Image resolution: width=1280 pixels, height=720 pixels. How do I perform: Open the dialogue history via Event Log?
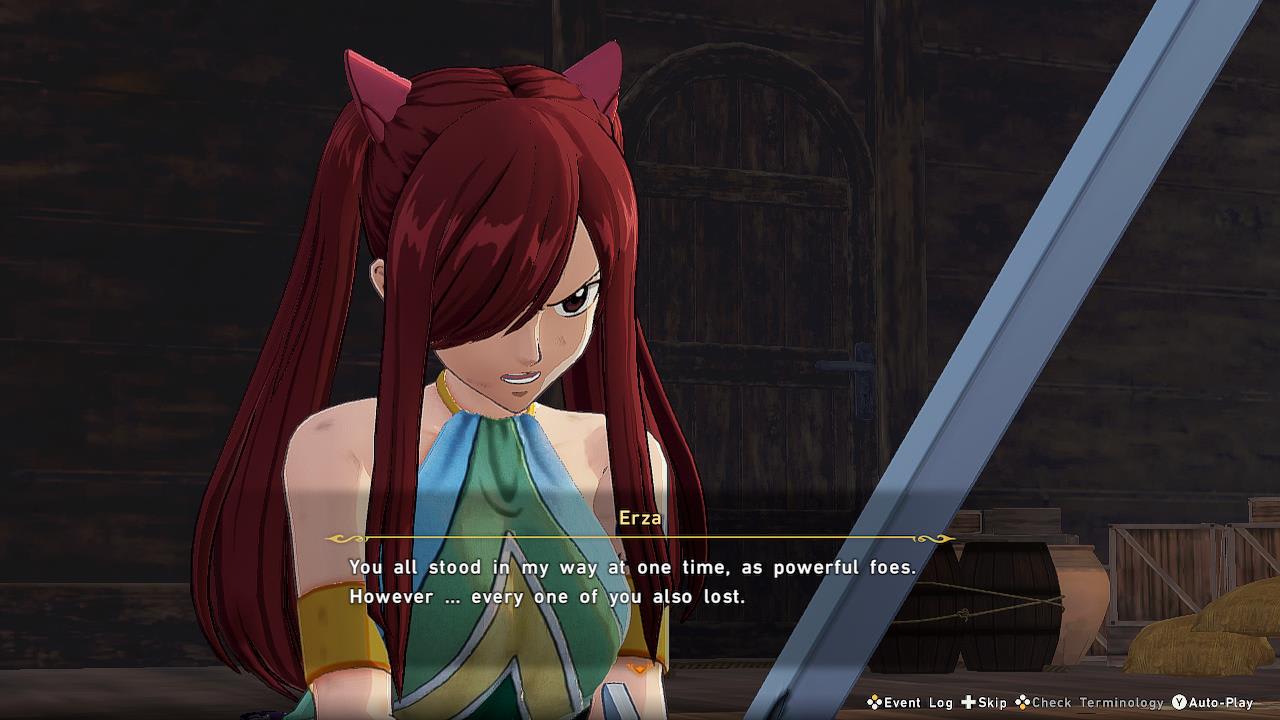917,703
